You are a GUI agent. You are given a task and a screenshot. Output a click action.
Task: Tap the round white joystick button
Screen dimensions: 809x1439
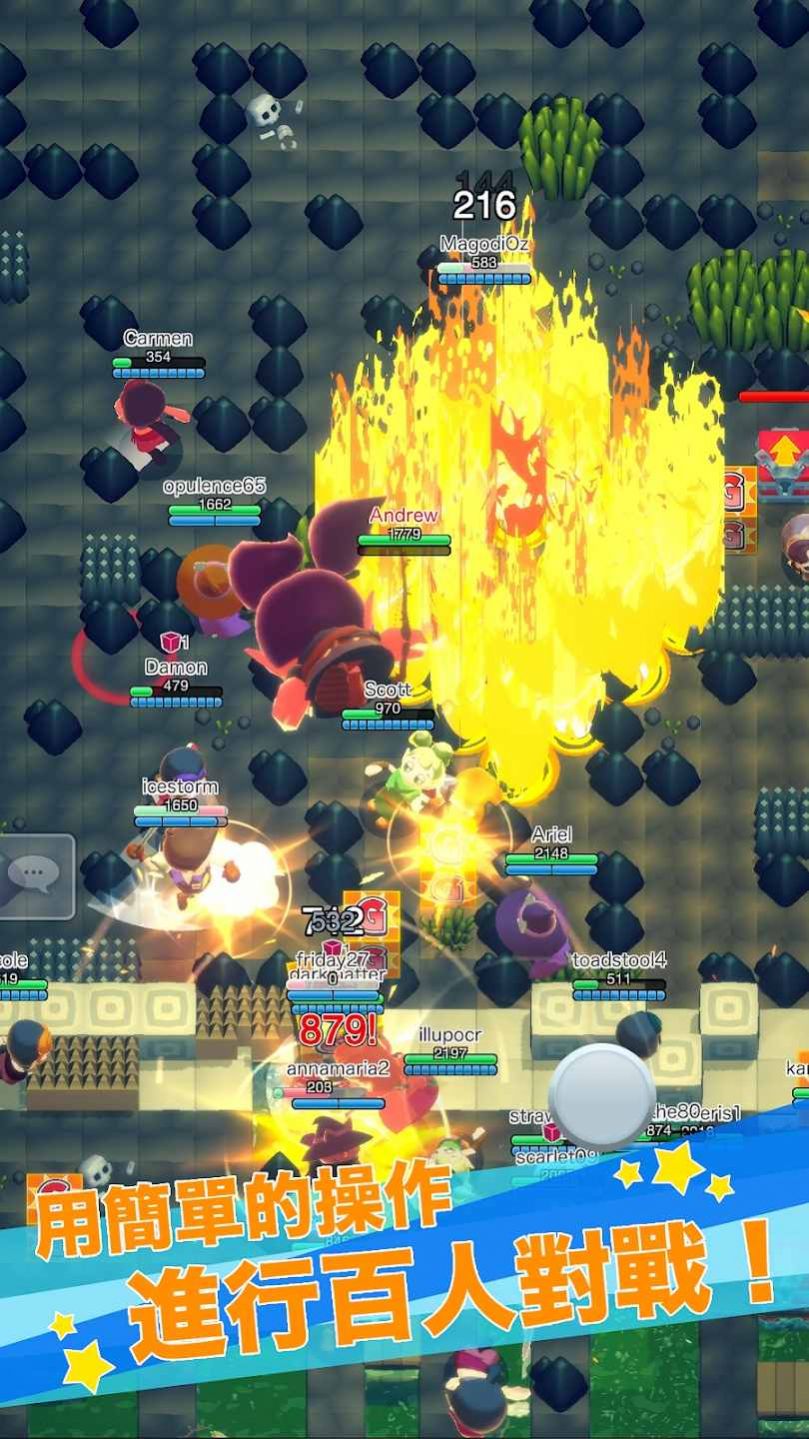602,1096
